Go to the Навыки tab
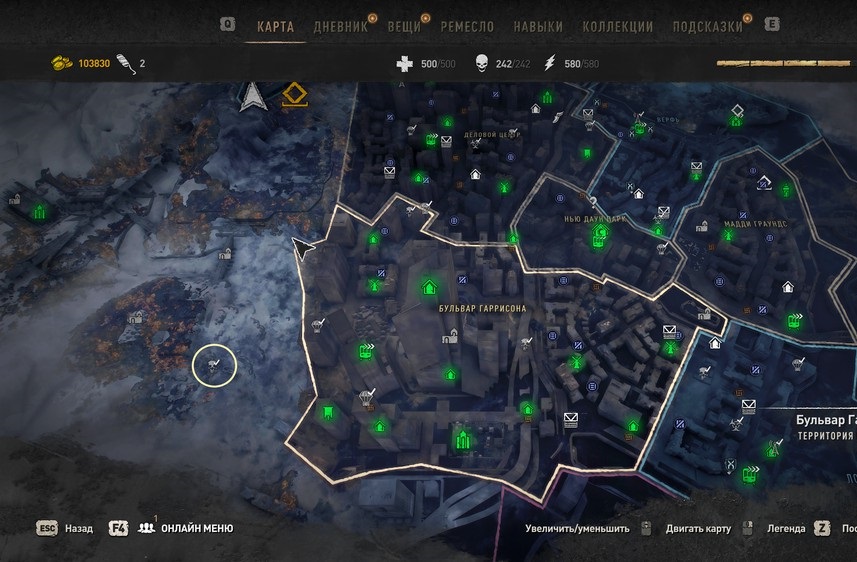The image size is (857, 562). (537, 27)
